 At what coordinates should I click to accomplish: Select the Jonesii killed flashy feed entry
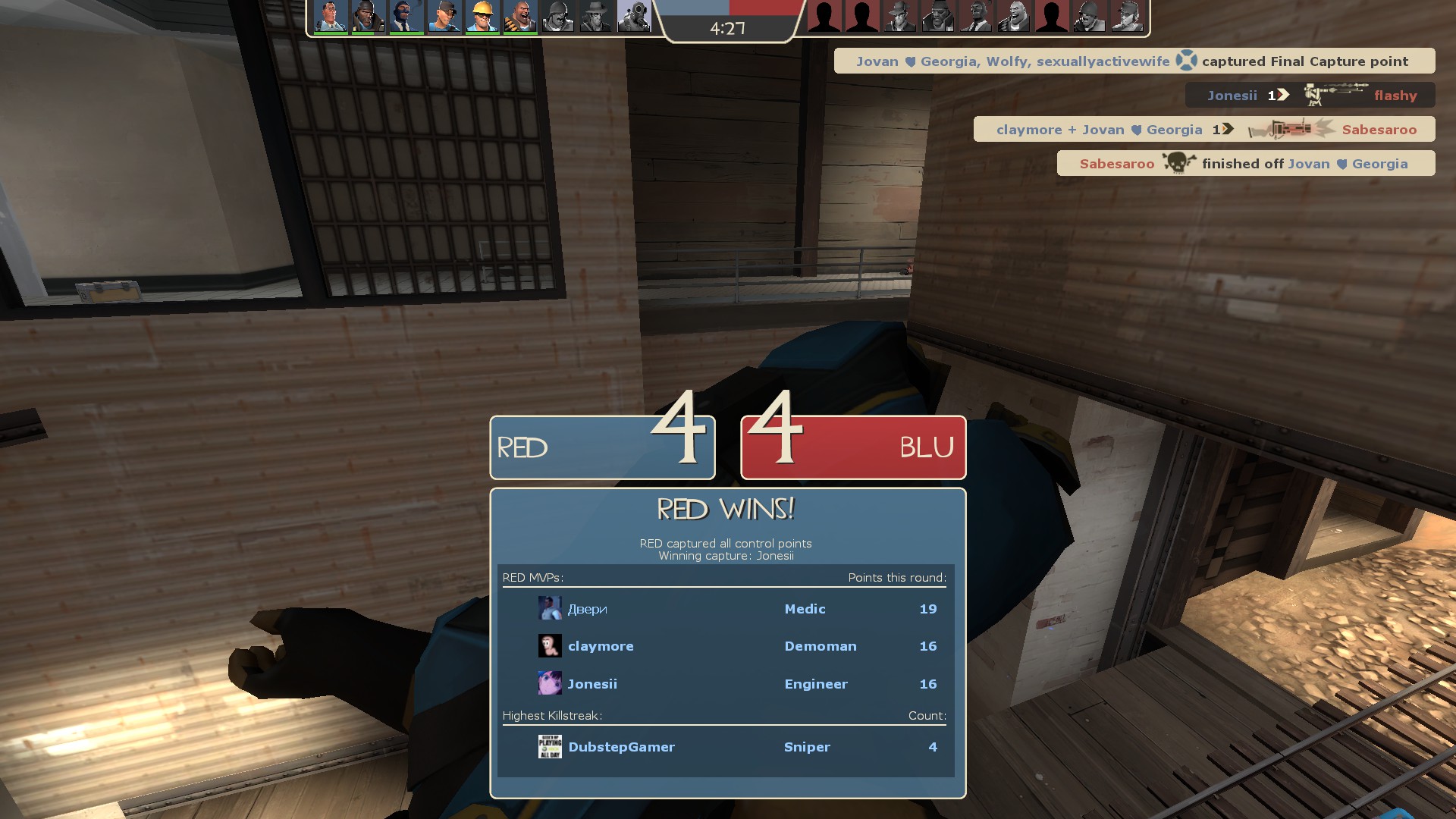[x=1310, y=96]
